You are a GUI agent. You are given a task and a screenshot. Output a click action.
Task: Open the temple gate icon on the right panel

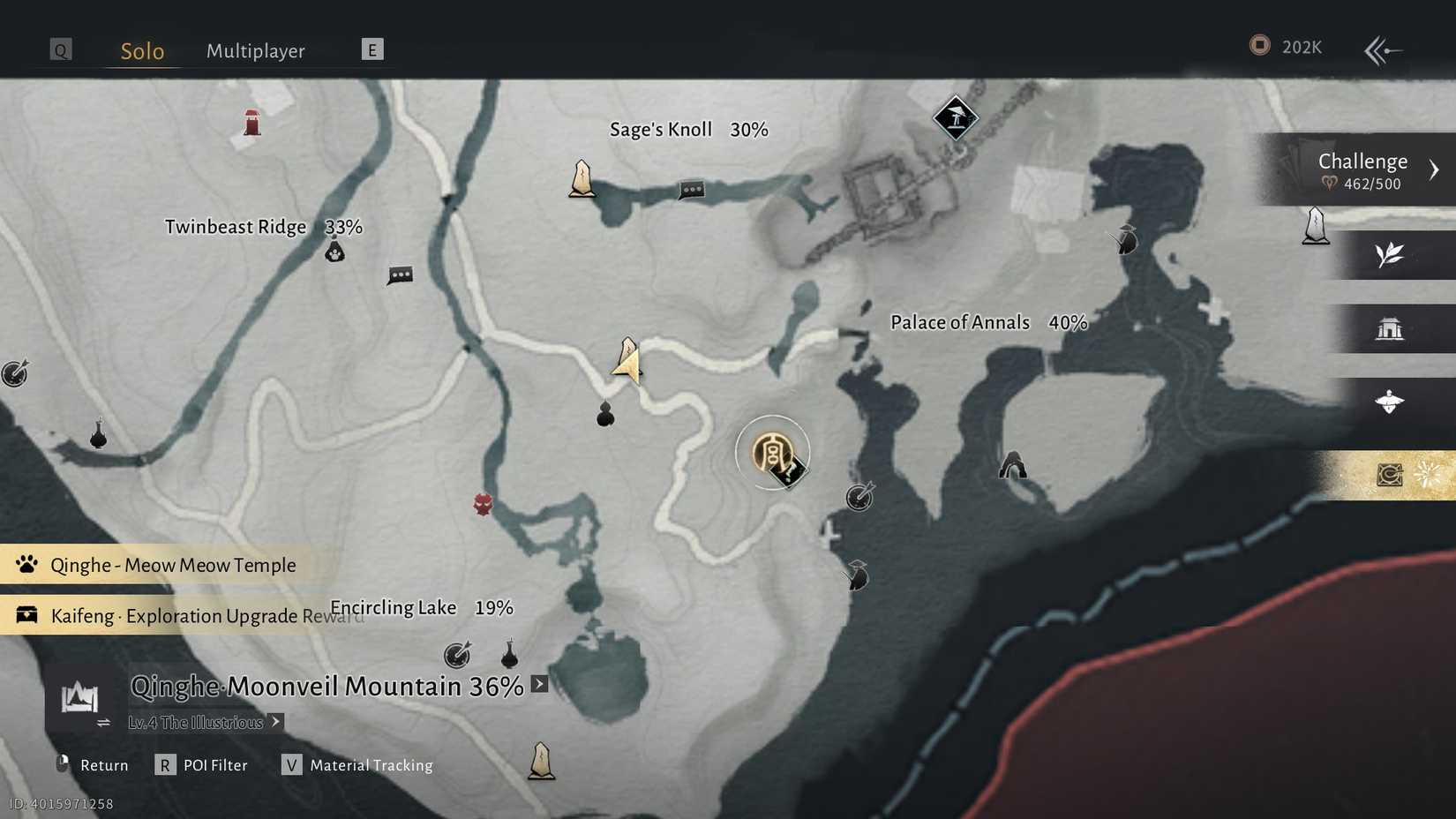pyautogui.click(x=1392, y=327)
